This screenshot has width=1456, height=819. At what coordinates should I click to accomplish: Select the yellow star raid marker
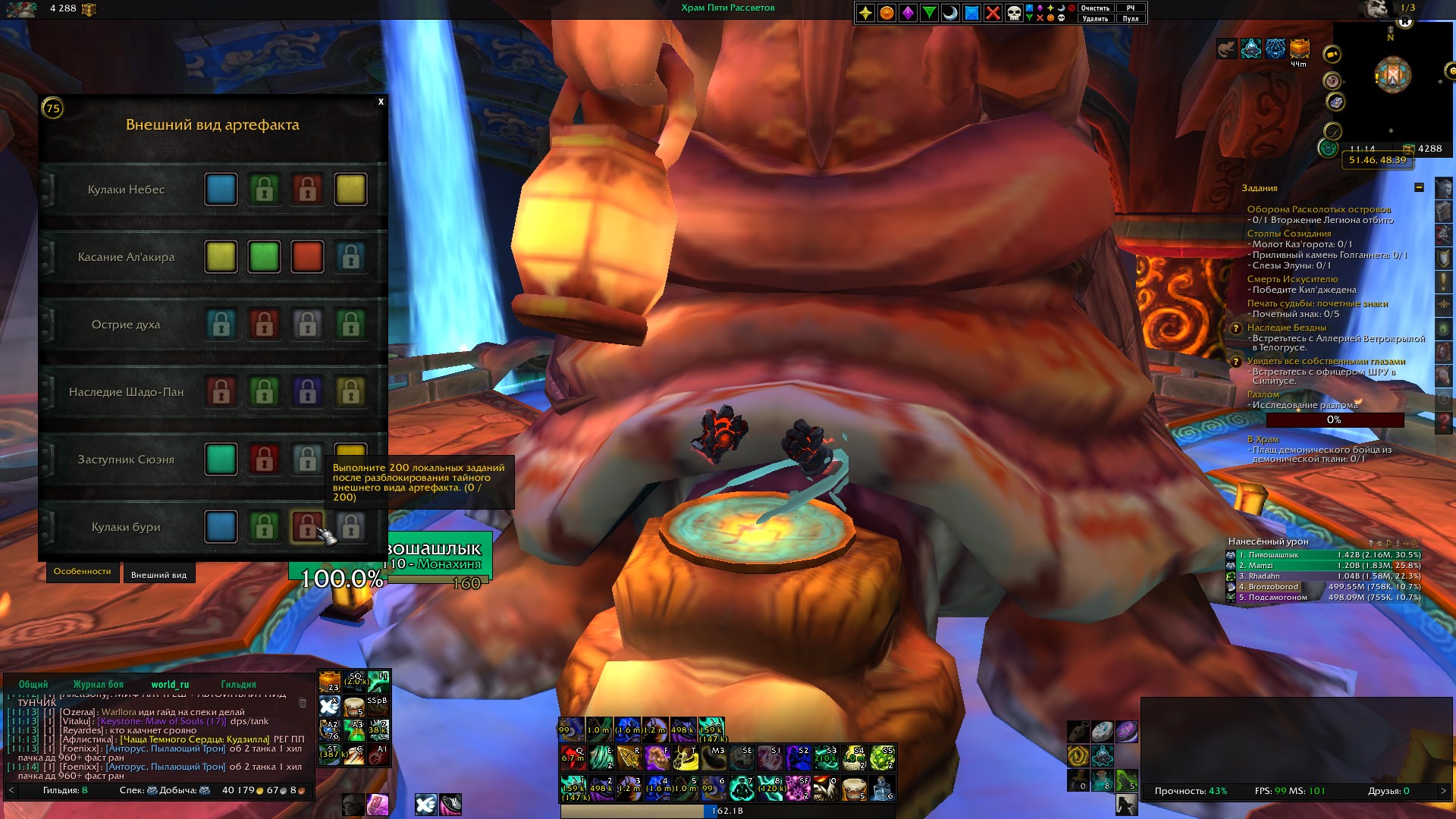tap(865, 13)
